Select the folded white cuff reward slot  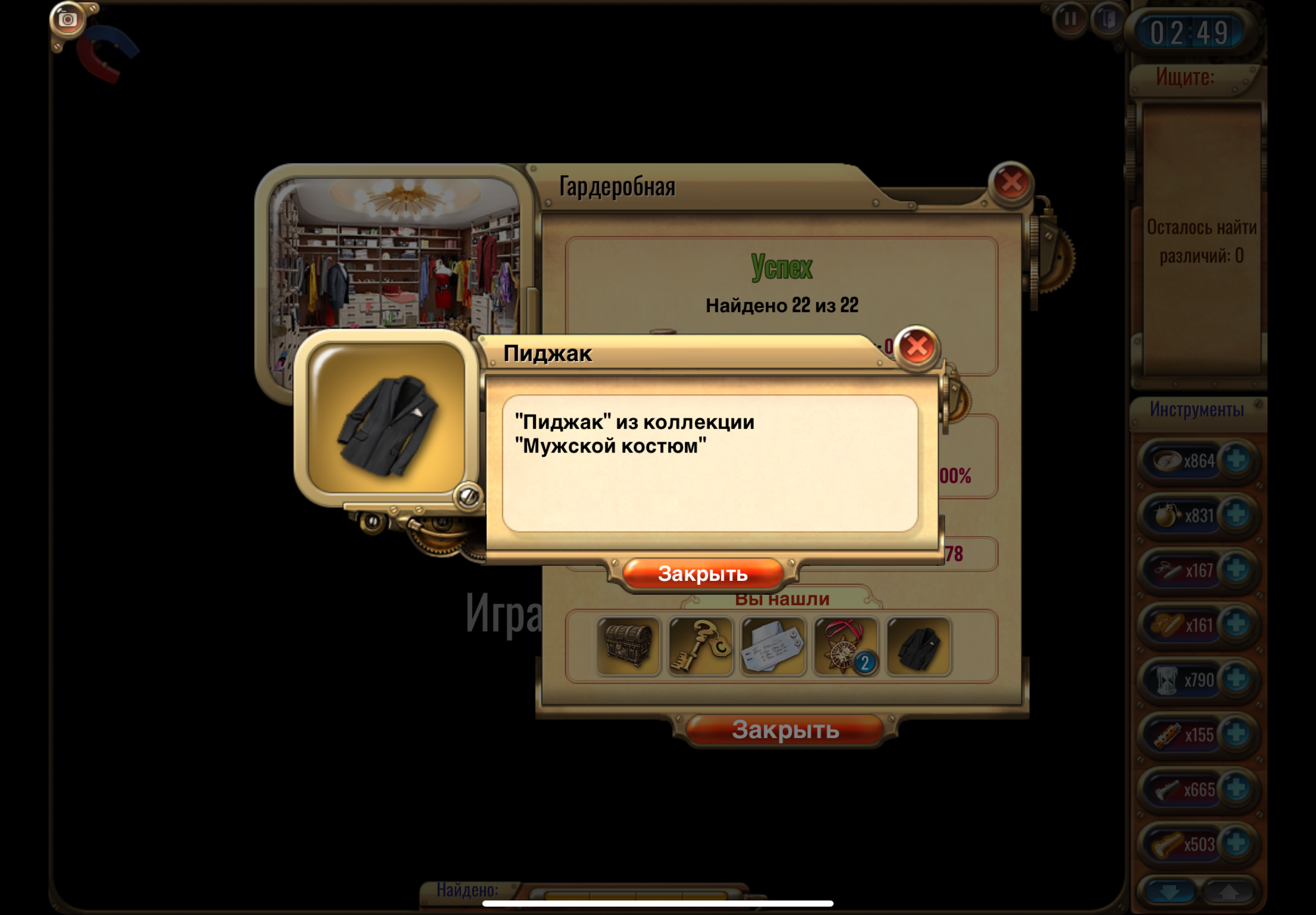pyautogui.click(x=773, y=646)
